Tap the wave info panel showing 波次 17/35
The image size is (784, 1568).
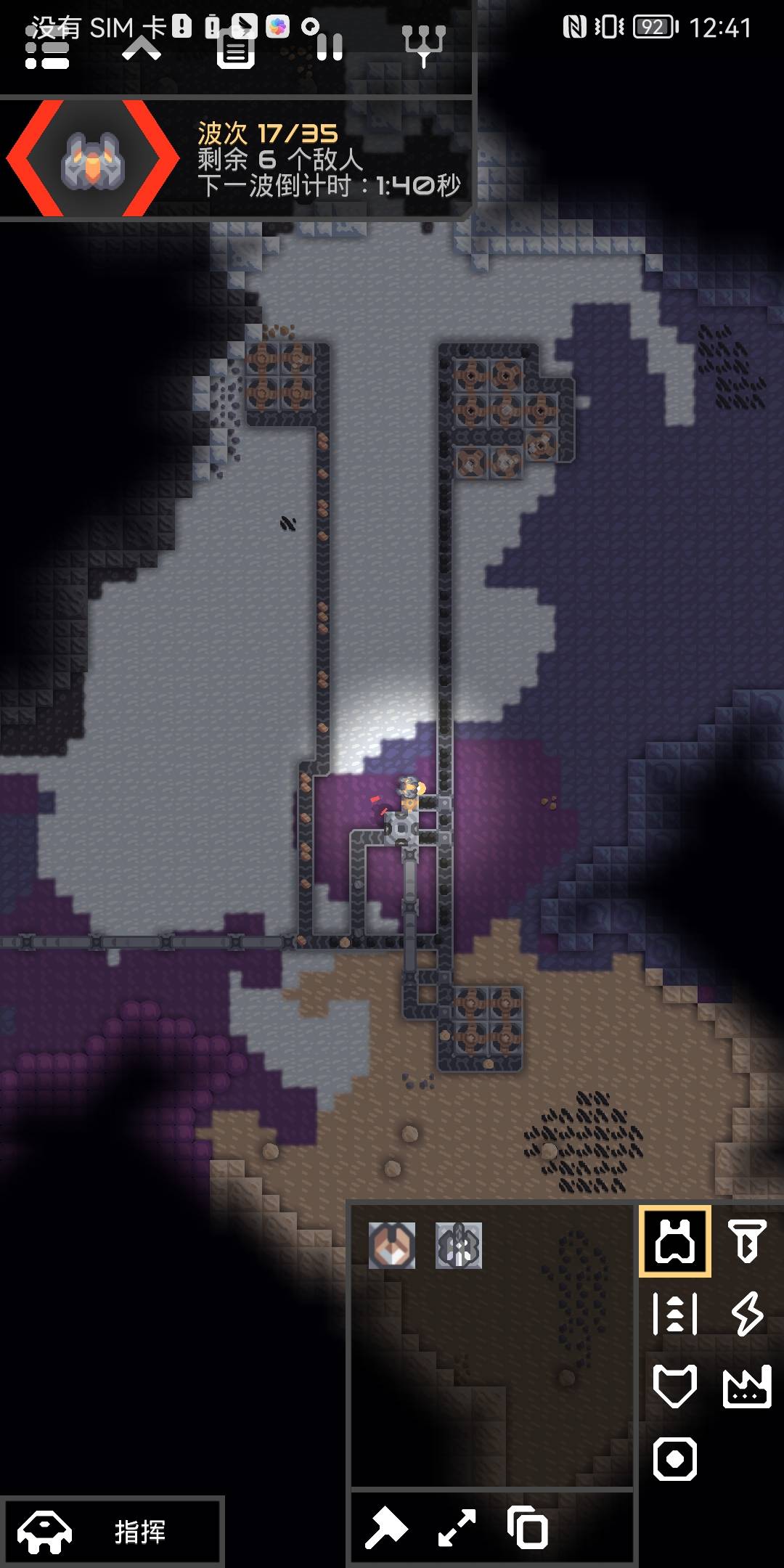pyautogui.click(x=236, y=159)
